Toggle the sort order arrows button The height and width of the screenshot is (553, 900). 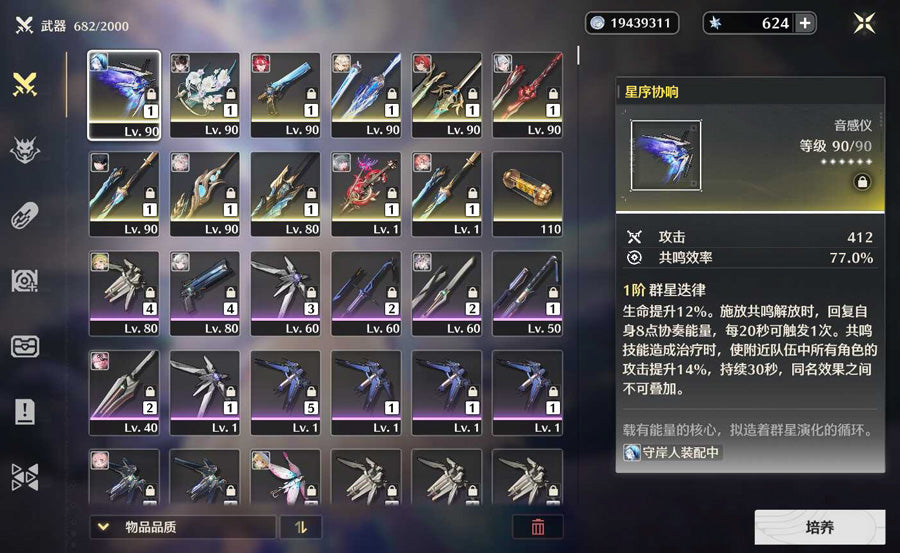click(300, 527)
